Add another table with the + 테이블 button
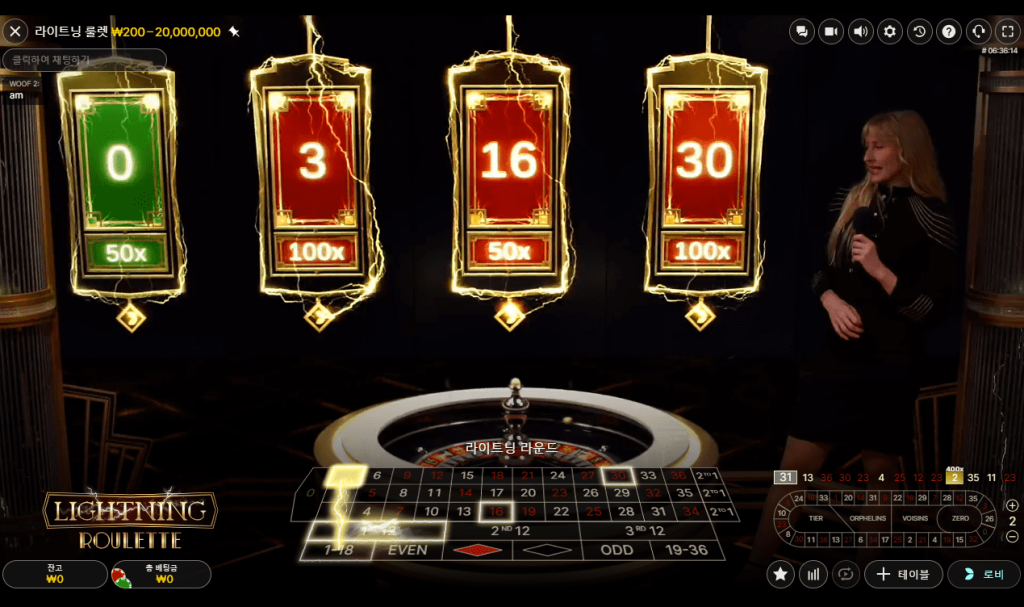This screenshot has height=607, width=1024. [902, 574]
